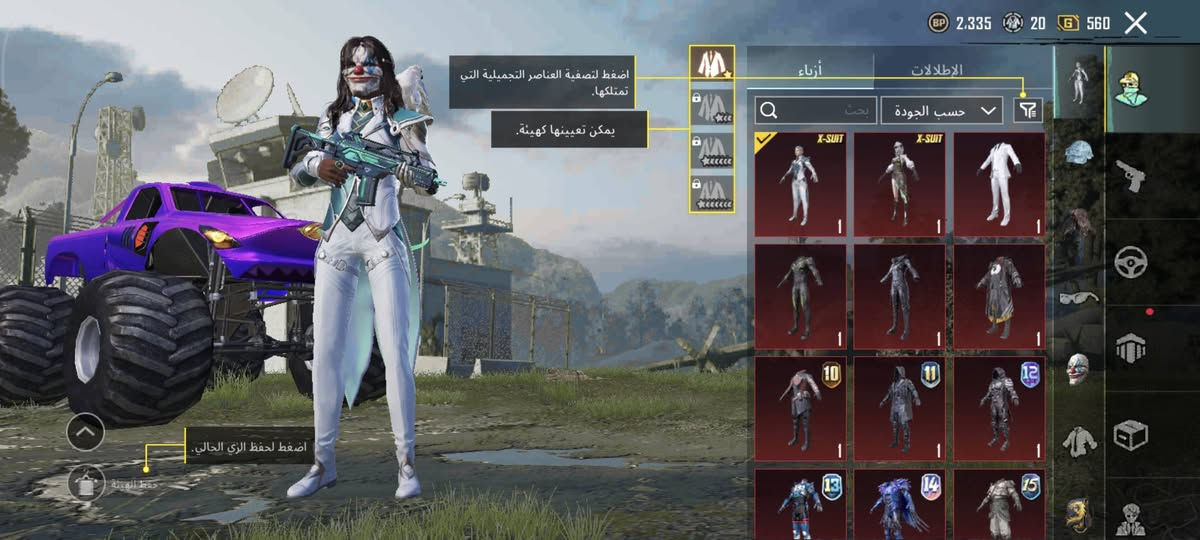This screenshot has height=540, width=1200.
Task: Open the box crate category
Action: pos(1130,435)
